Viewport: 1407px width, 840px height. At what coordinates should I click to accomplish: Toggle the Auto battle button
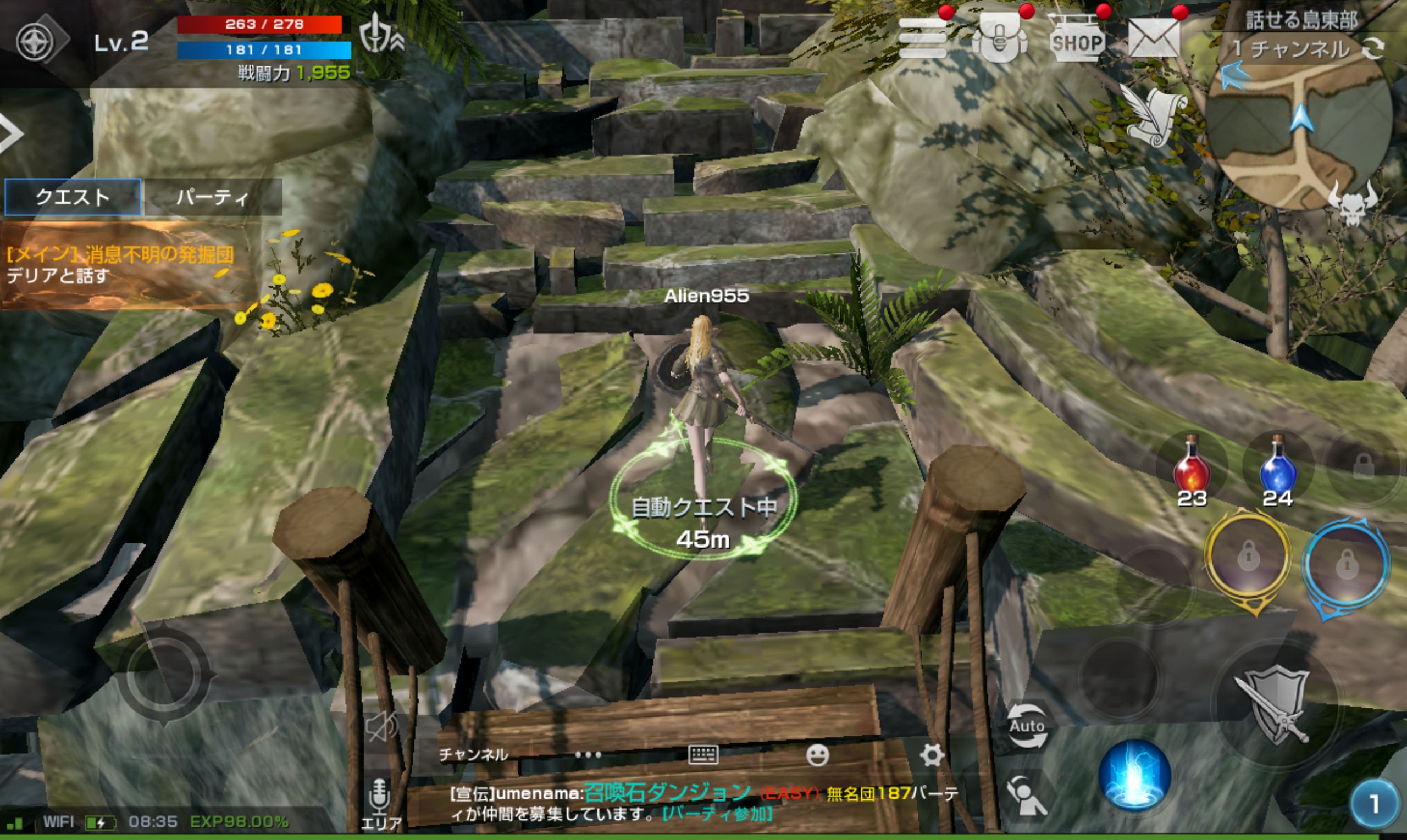(1027, 726)
